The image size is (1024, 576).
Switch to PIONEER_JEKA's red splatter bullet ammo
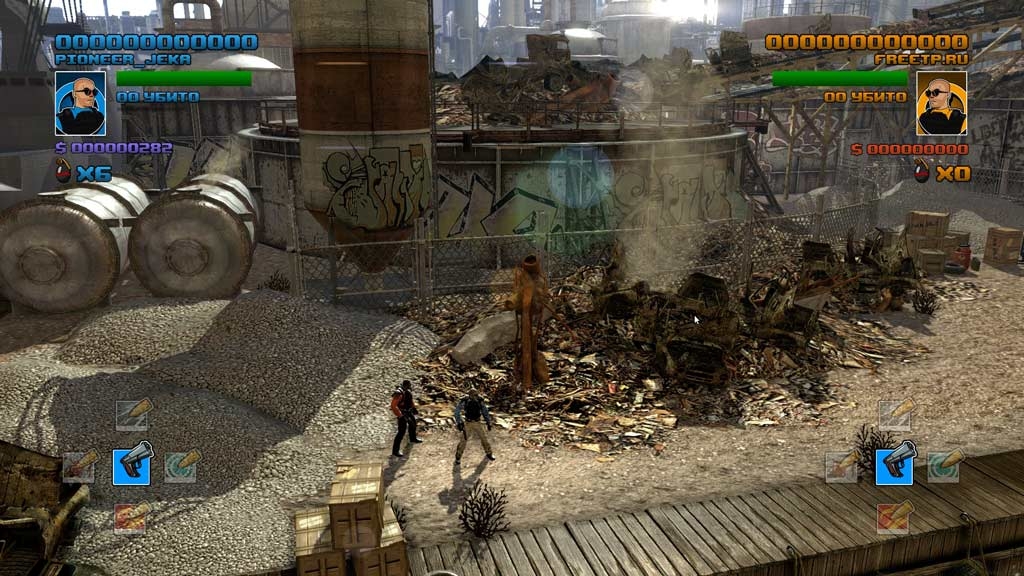point(80,466)
